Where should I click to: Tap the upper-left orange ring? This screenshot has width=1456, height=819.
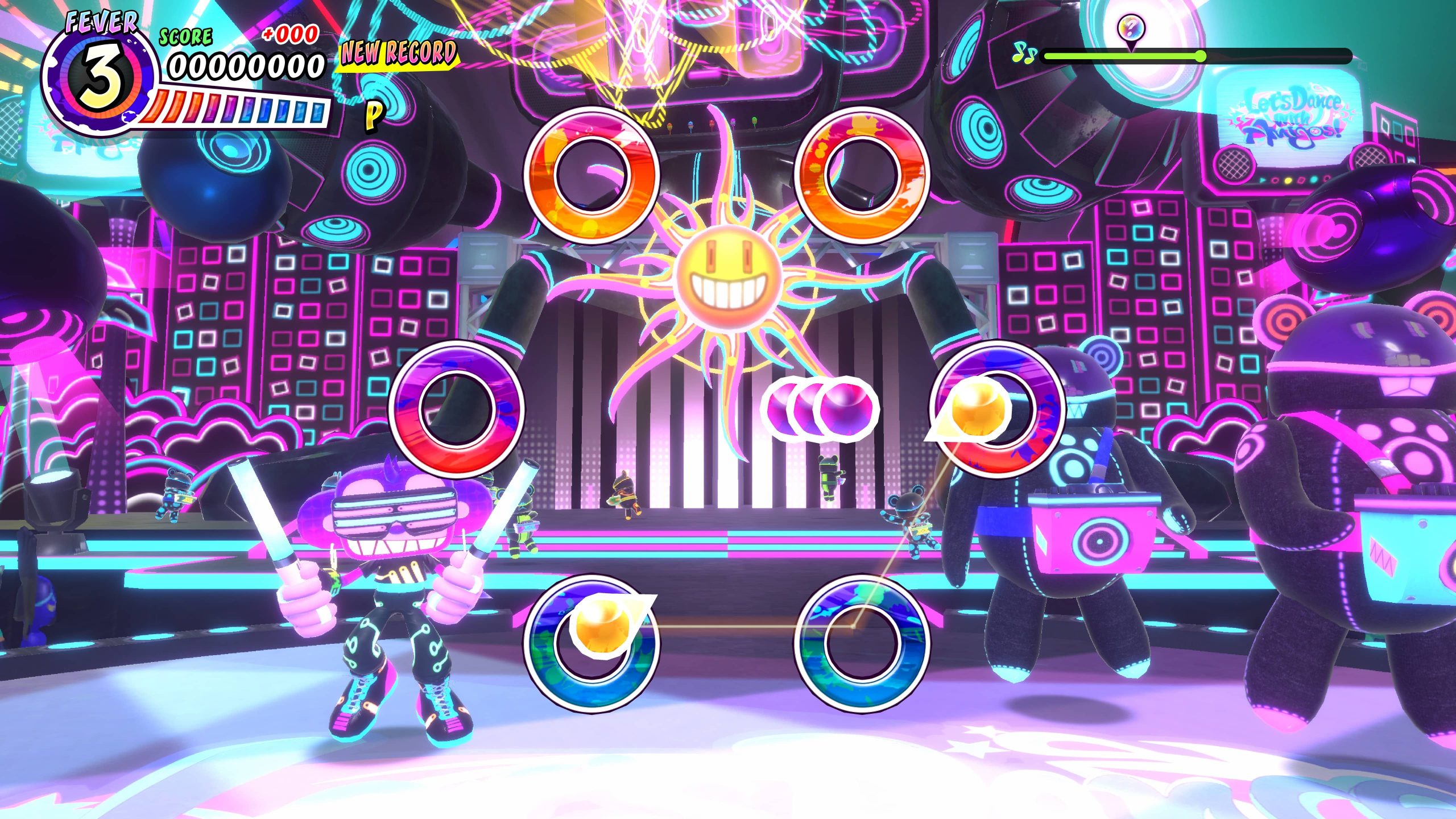[x=591, y=175]
